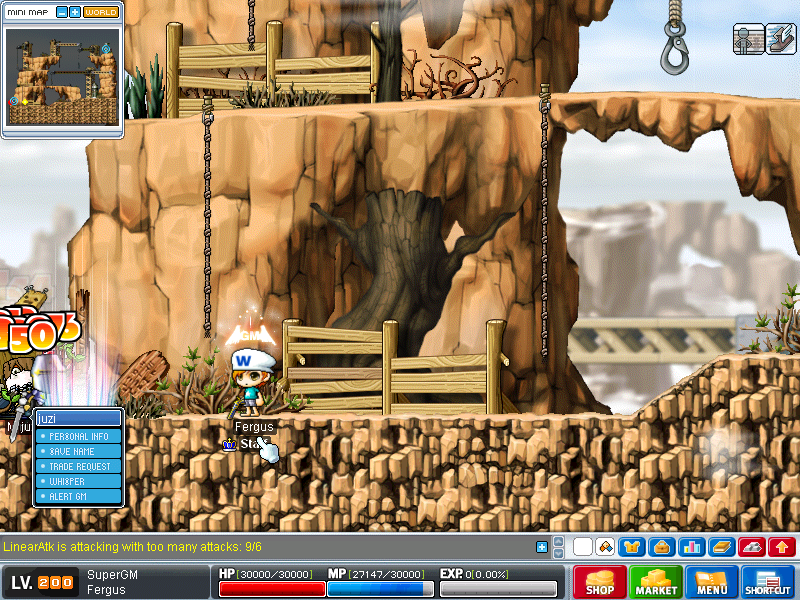Image resolution: width=800 pixels, height=600 pixels.
Task: Open the Menu button
Action: (712, 582)
